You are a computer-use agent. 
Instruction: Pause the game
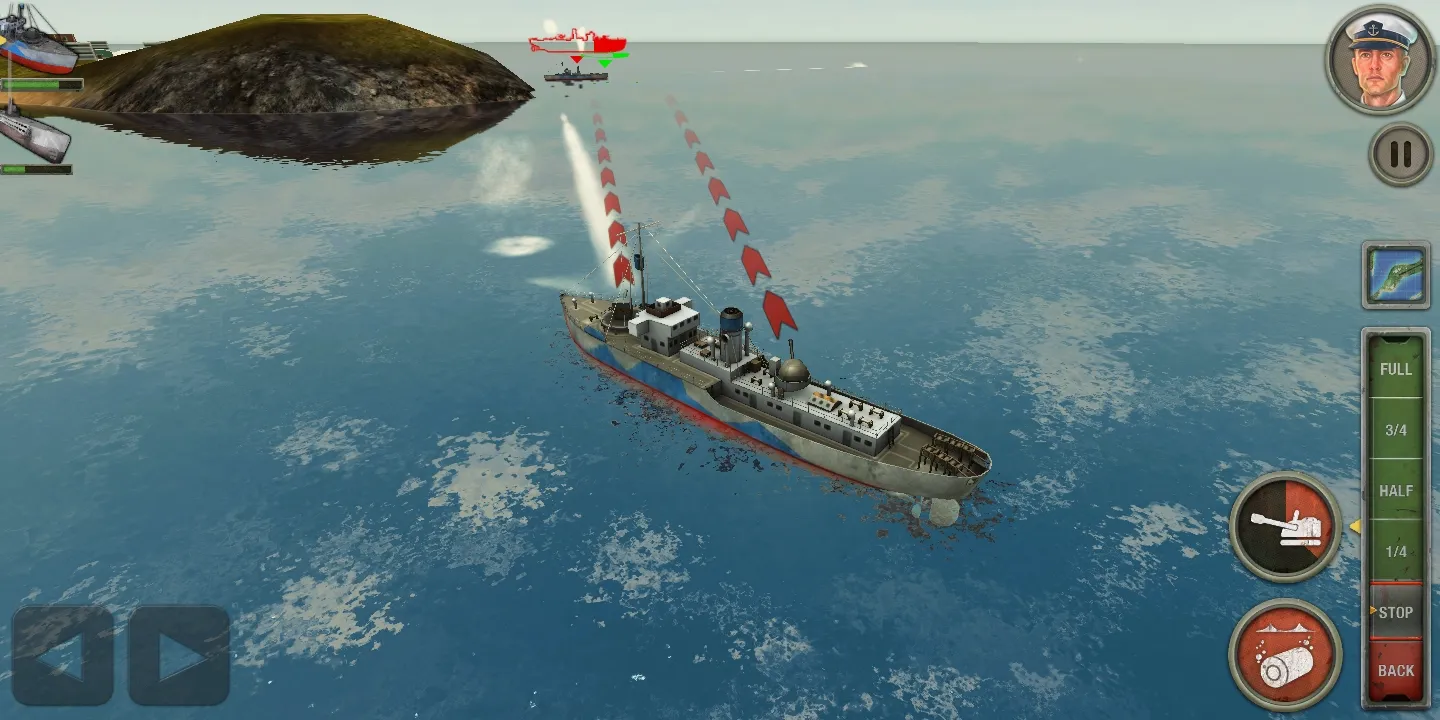pyautogui.click(x=1400, y=154)
